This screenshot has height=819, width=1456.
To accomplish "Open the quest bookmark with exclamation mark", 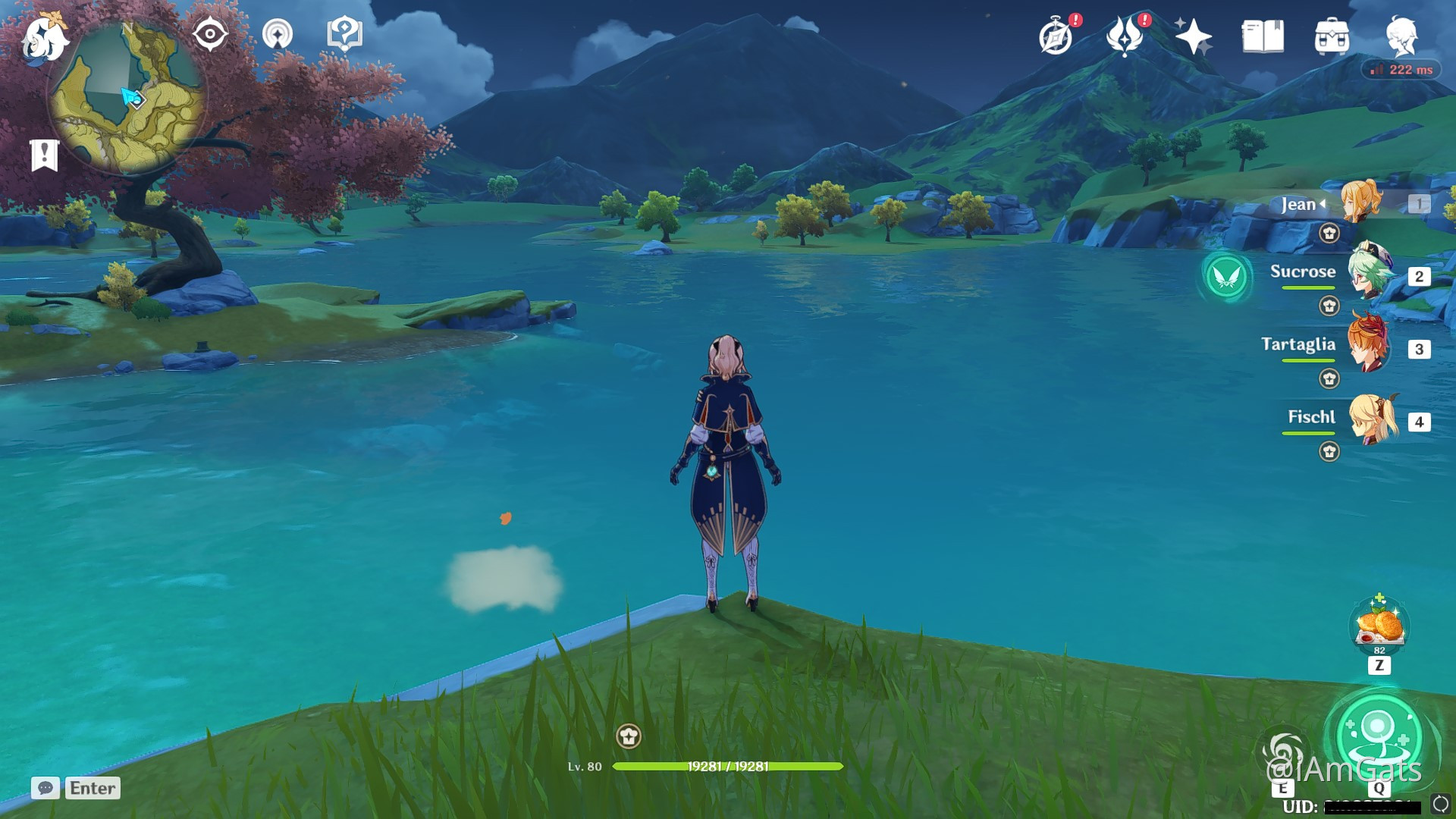I will 45,155.
